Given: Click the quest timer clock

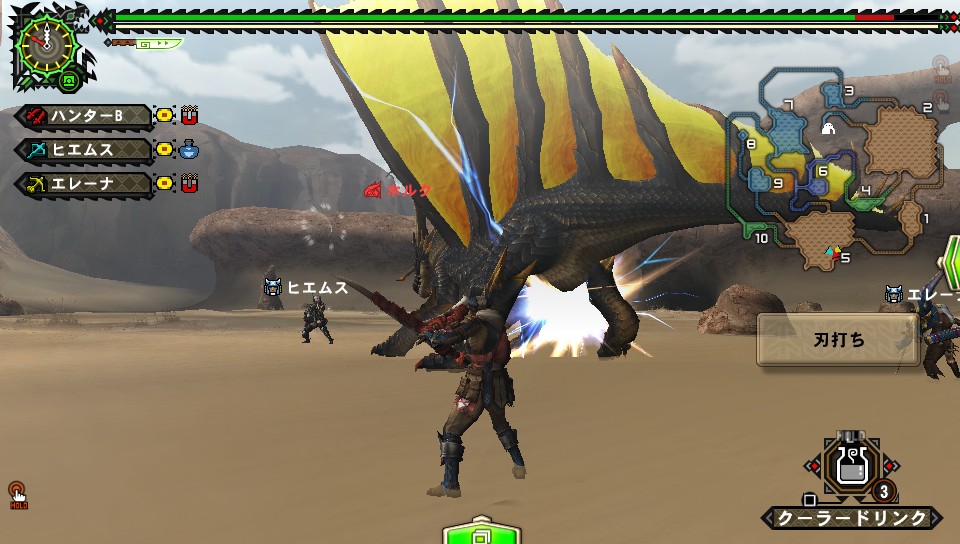Looking at the screenshot, I should click(x=46, y=42).
